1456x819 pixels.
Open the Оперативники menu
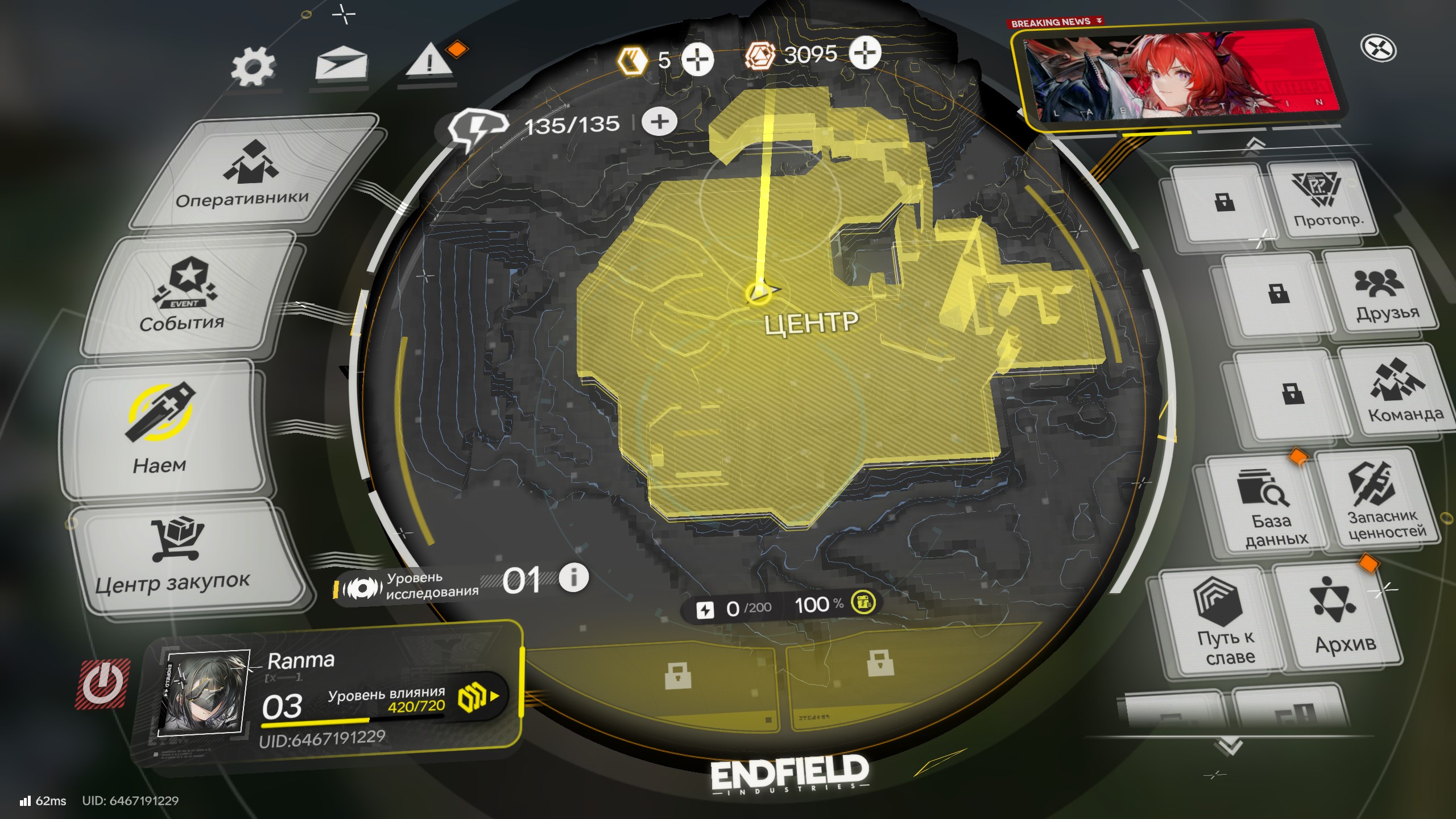pyautogui.click(x=243, y=176)
